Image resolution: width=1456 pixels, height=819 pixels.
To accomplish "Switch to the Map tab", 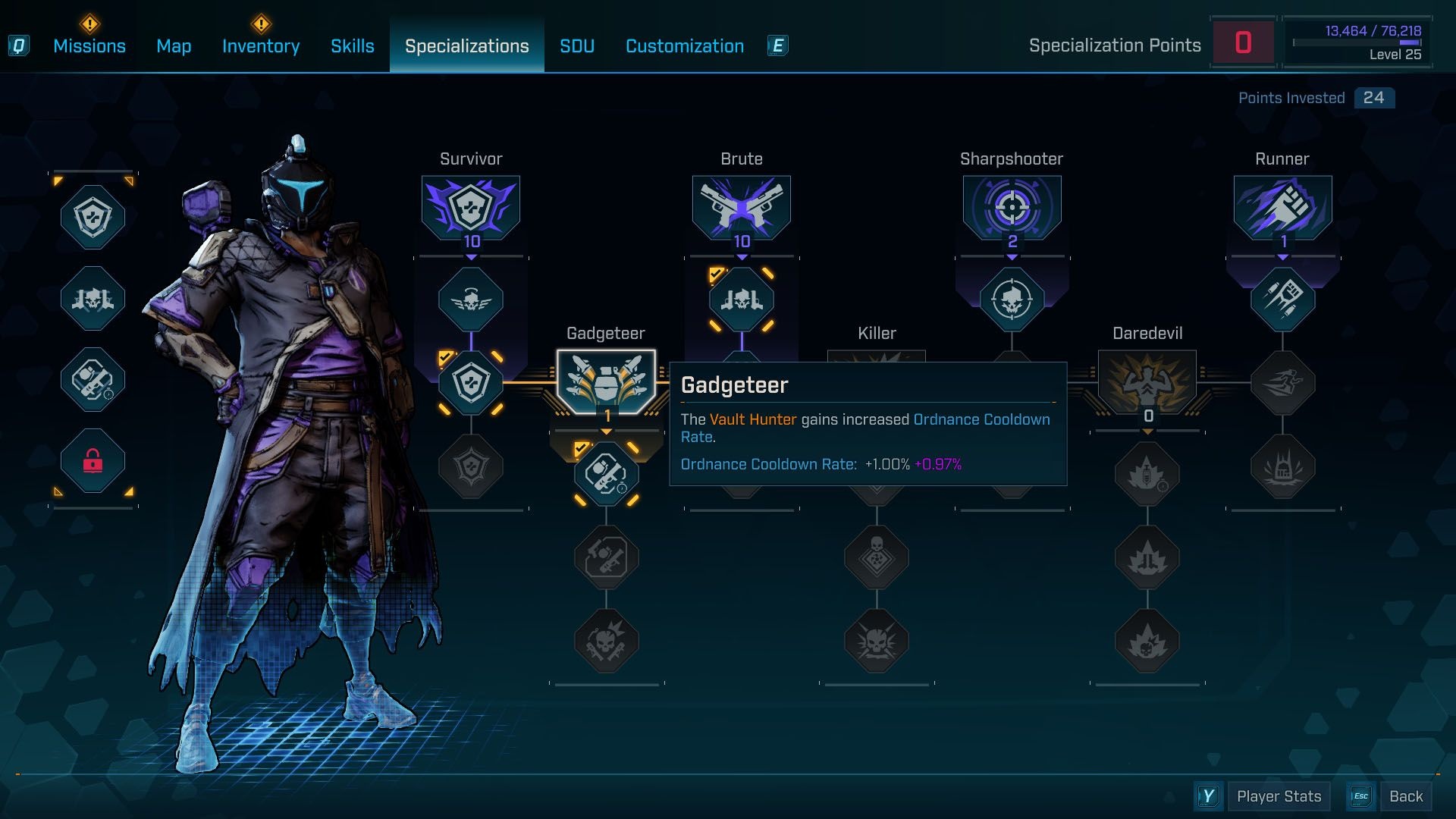I will tap(174, 46).
